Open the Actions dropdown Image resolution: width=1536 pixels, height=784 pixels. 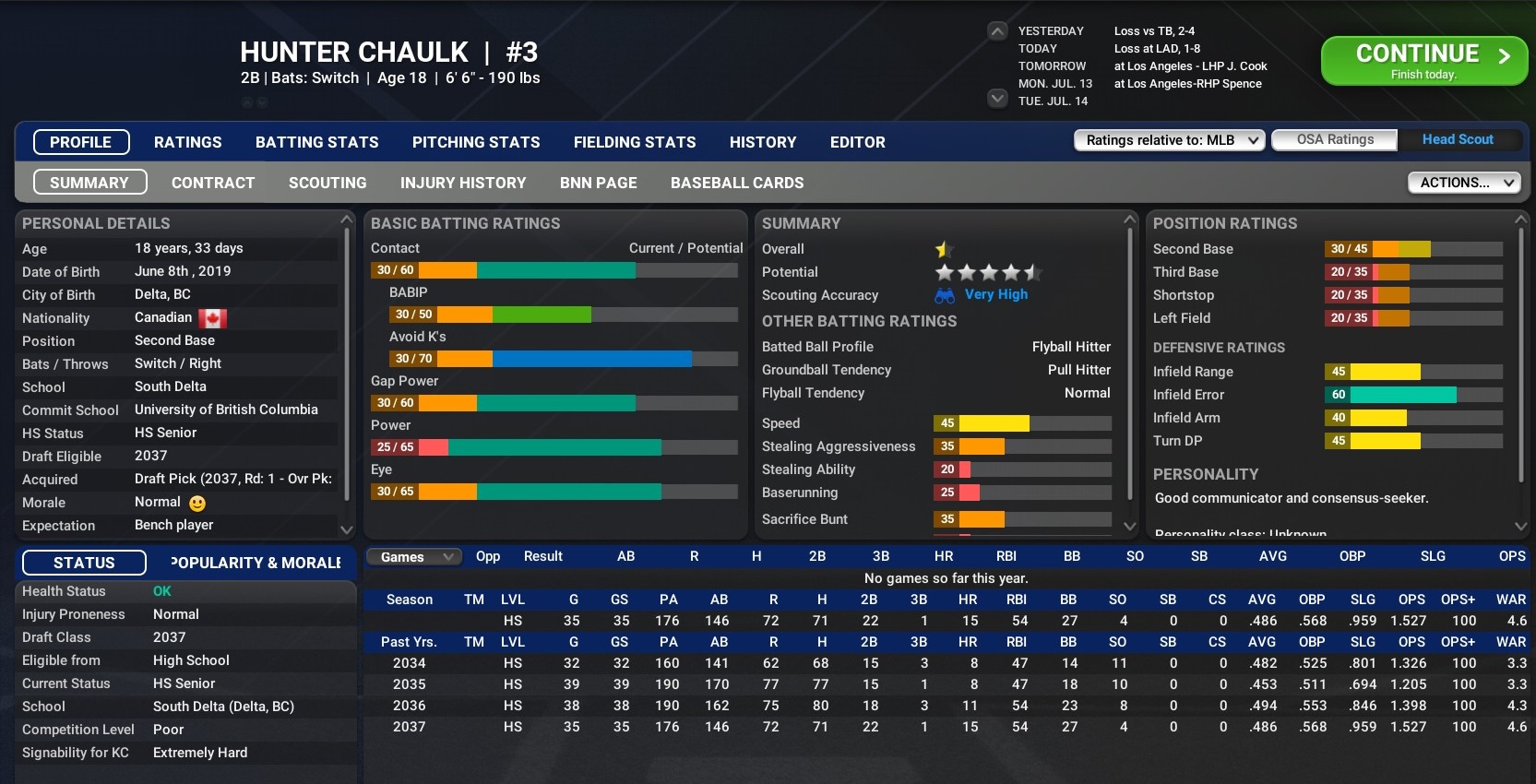tap(1463, 183)
